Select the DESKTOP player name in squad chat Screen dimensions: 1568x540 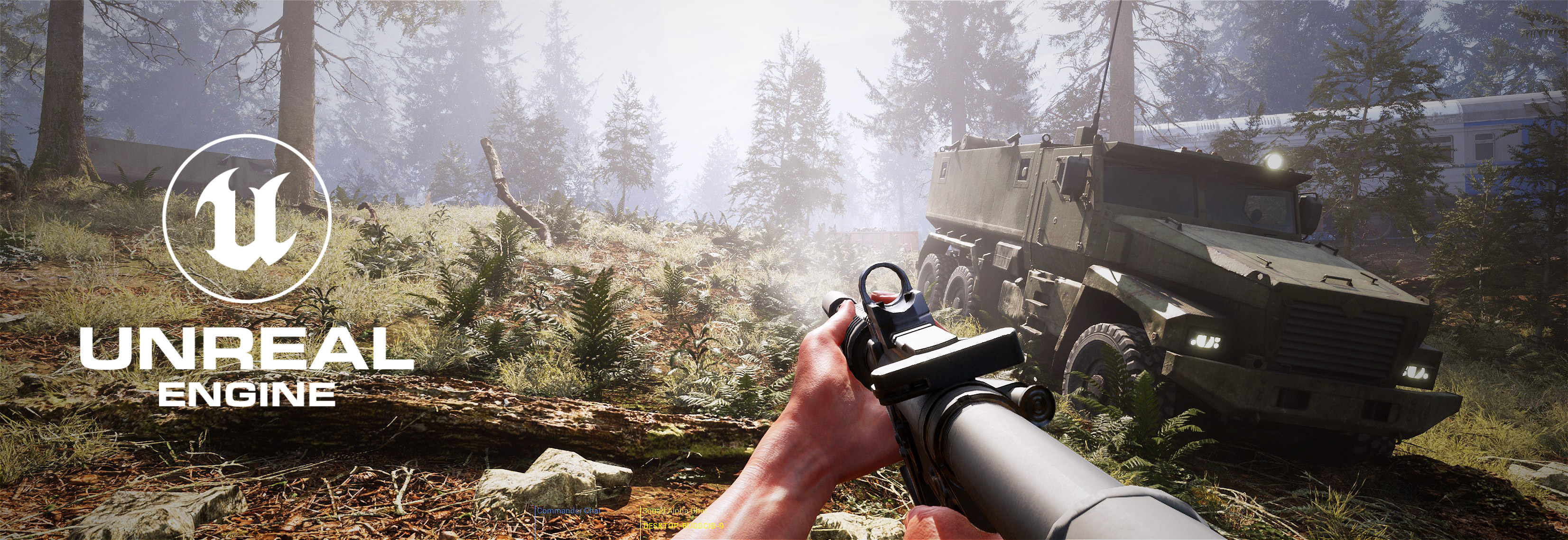(x=683, y=525)
